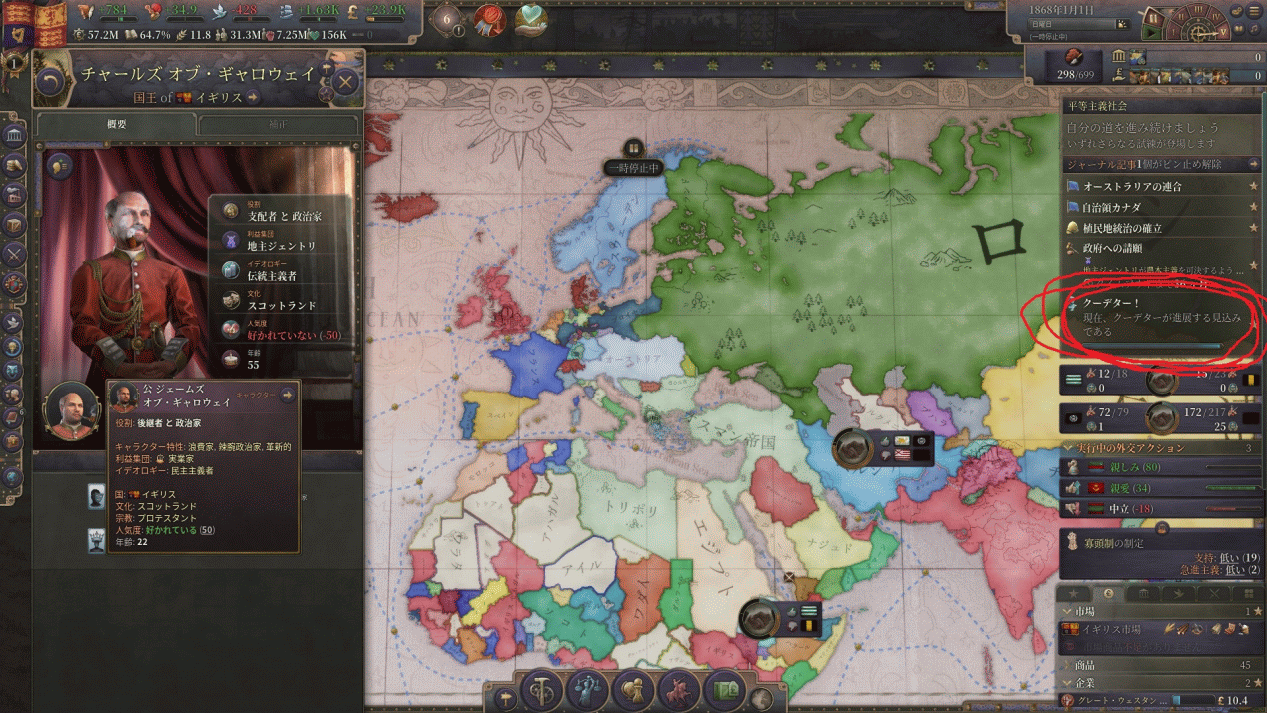The image size is (1267, 713).
Task: Open the military crossed swords sidebar icon
Action: click(x=14, y=254)
